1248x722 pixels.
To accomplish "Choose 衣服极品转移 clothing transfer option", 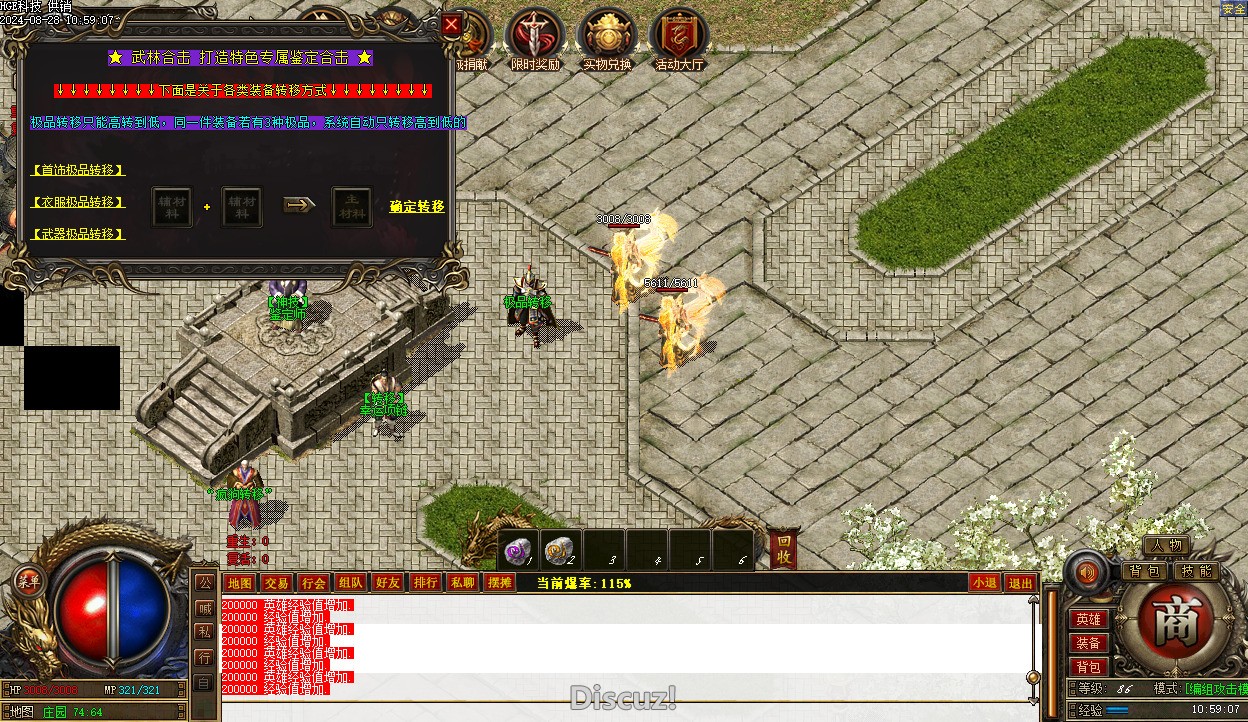I will (x=78, y=202).
